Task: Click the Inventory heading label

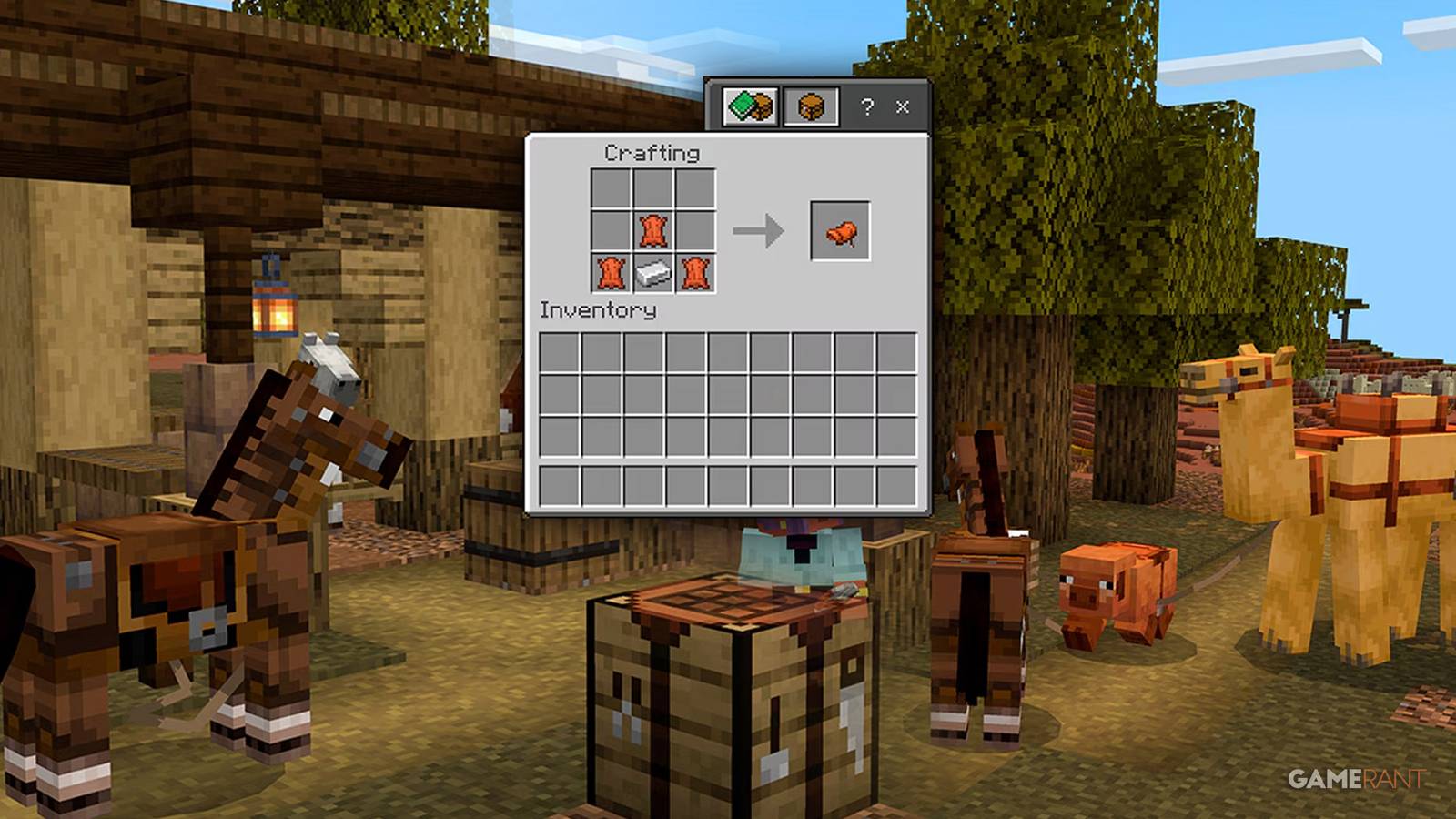Action: point(596,309)
